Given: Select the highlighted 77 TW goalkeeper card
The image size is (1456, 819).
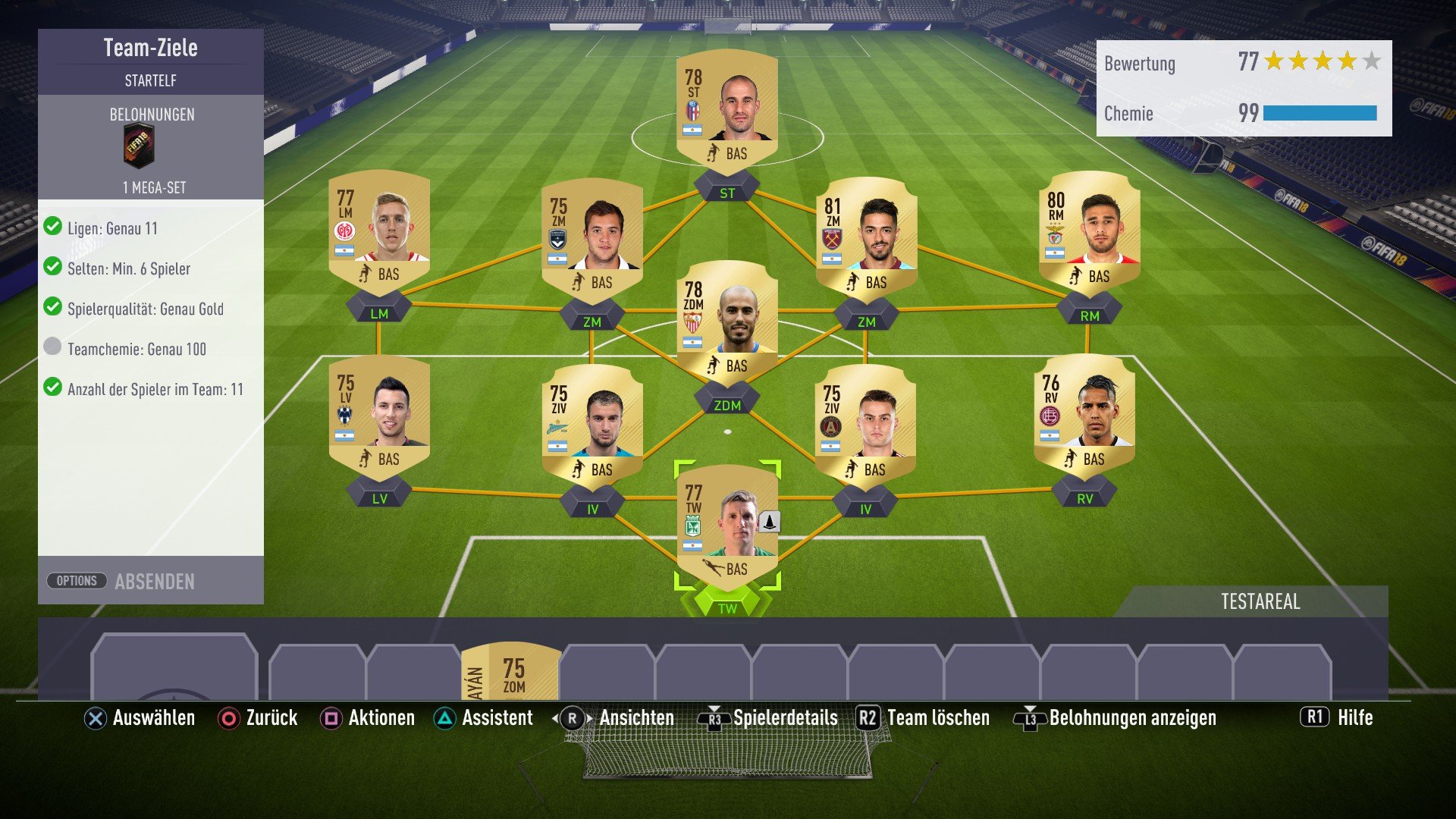Looking at the screenshot, I should [726, 526].
